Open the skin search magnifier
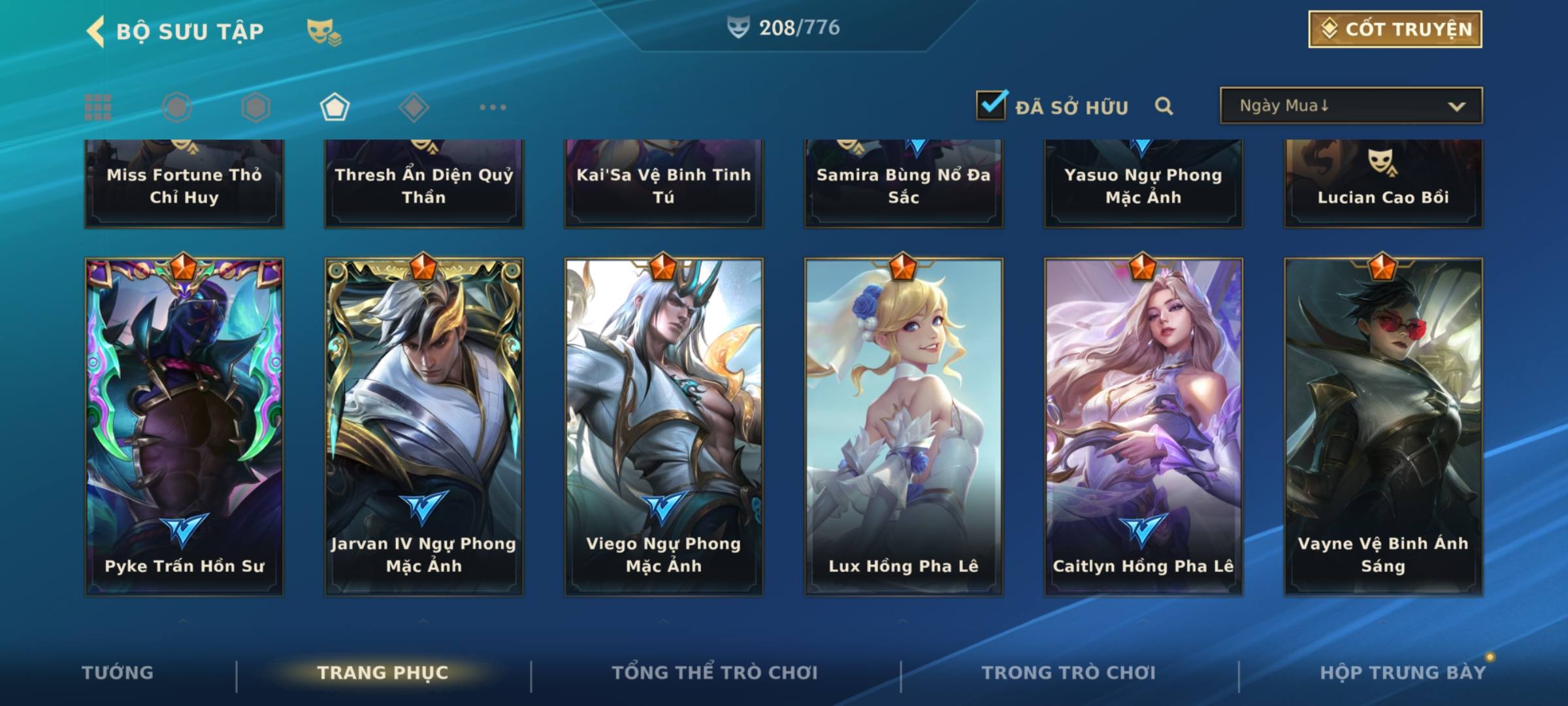 pyautogui.click(x=1164, y=106)
